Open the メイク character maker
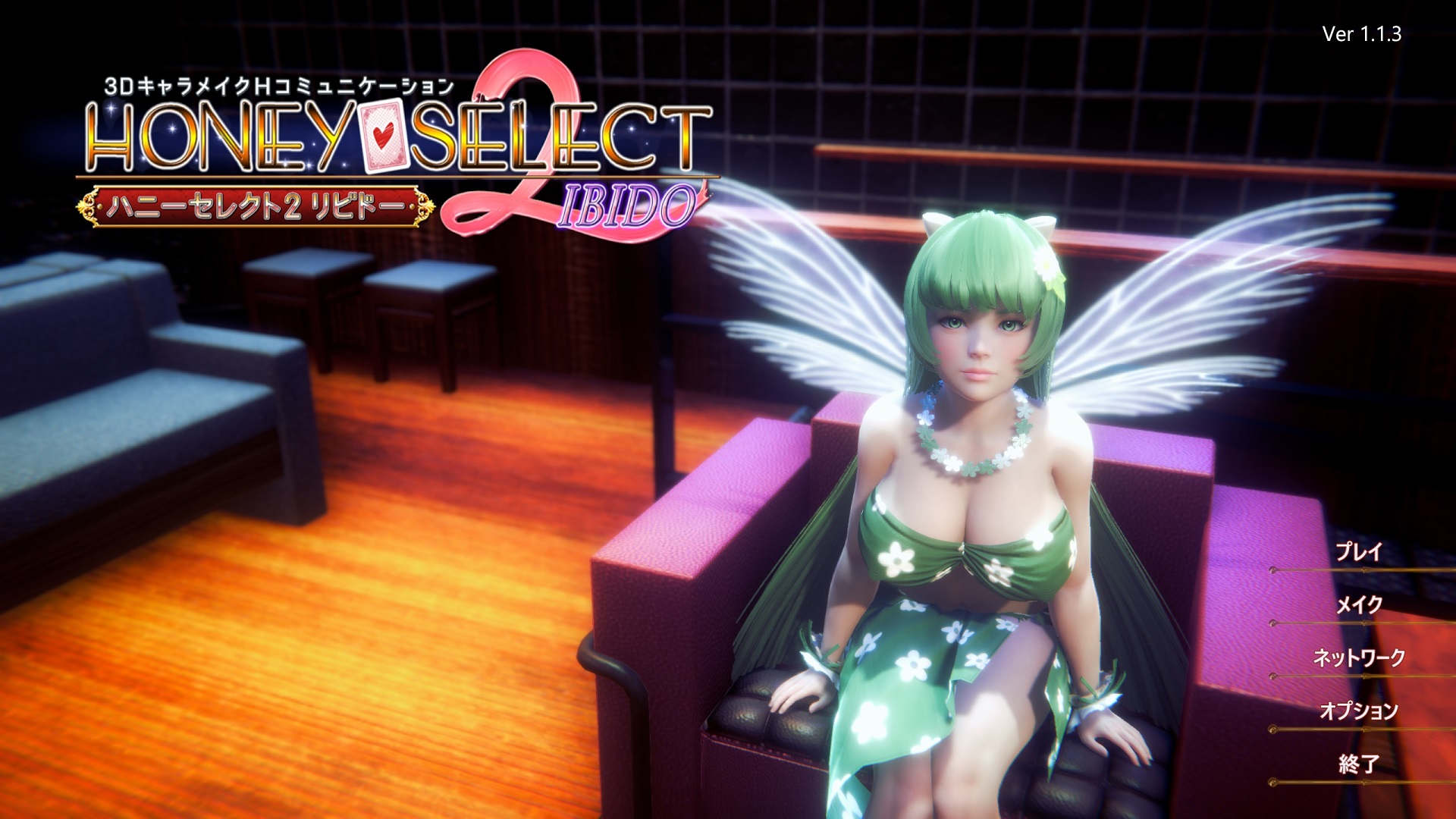Screen dimensions: 1456x819 click(1358, 605)
